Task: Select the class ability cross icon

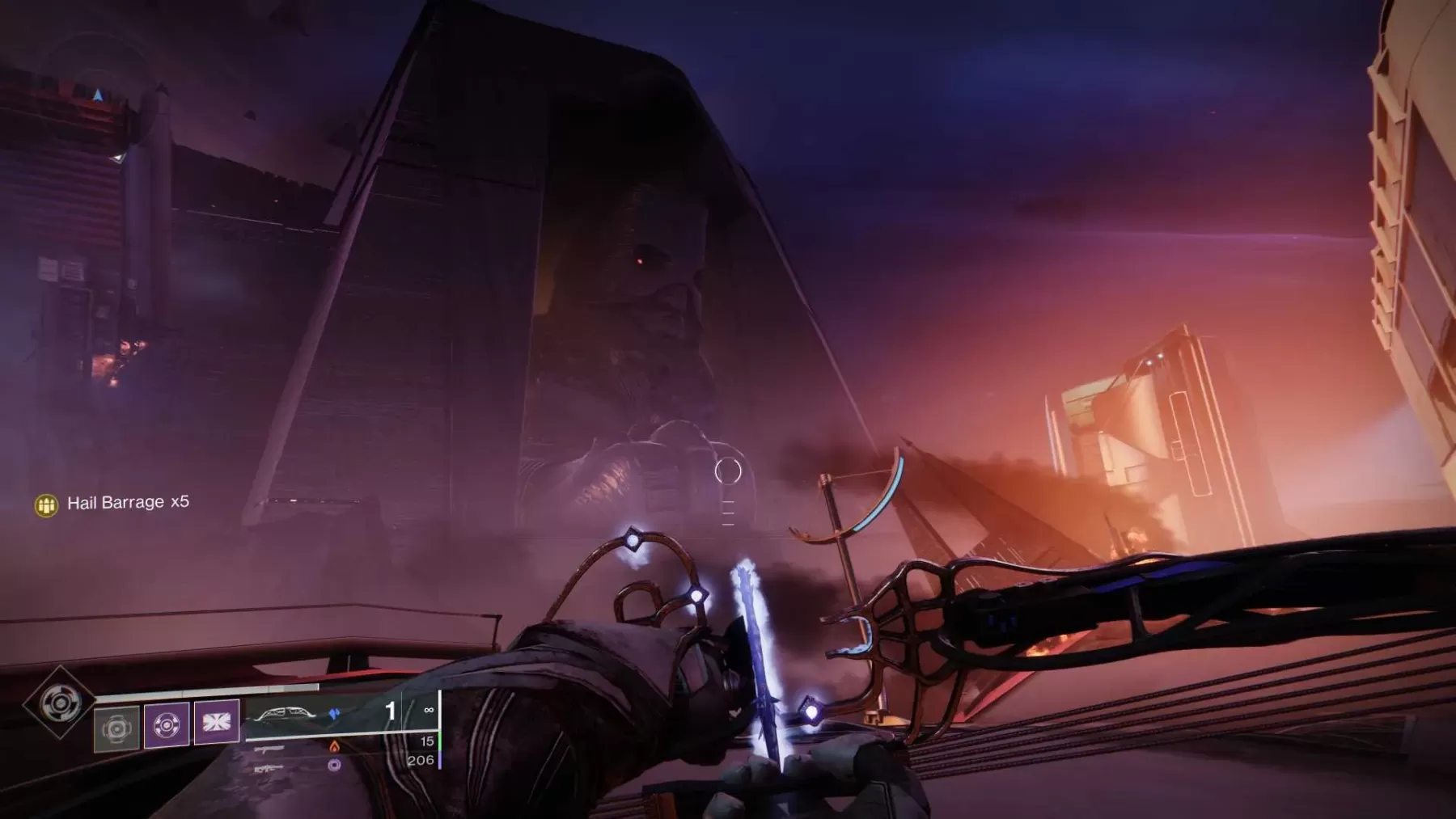Action: (x=217, y=724)
